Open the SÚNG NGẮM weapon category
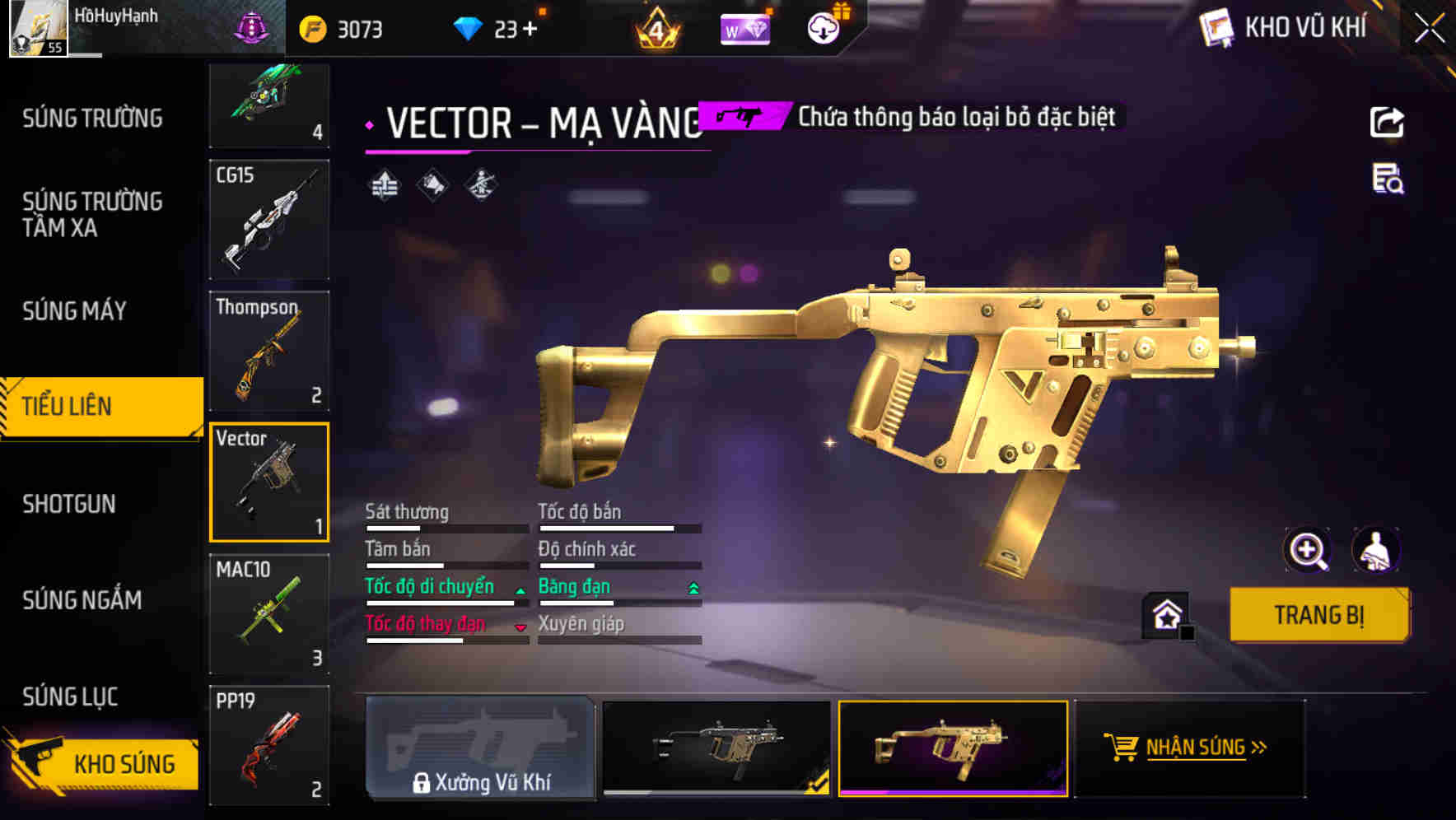The height and width of the screenshot is (820, 1456). [85, 600]
